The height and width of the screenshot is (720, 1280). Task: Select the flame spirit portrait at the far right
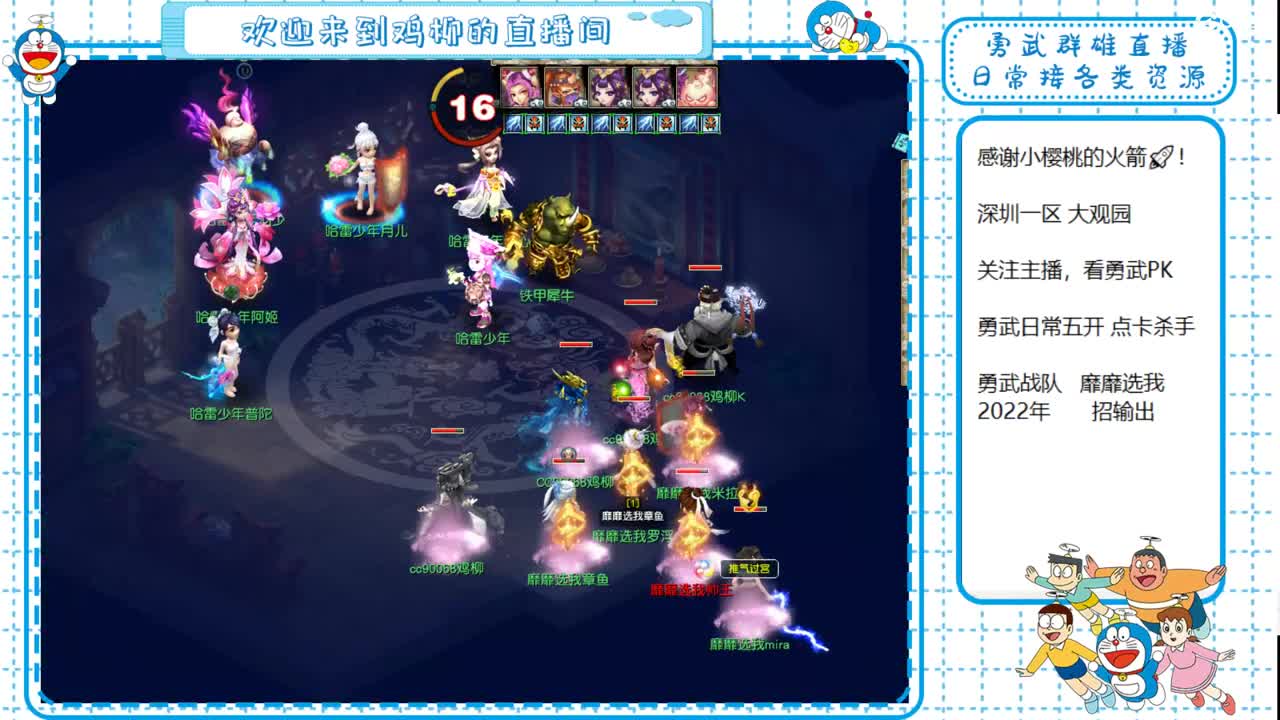697,92
